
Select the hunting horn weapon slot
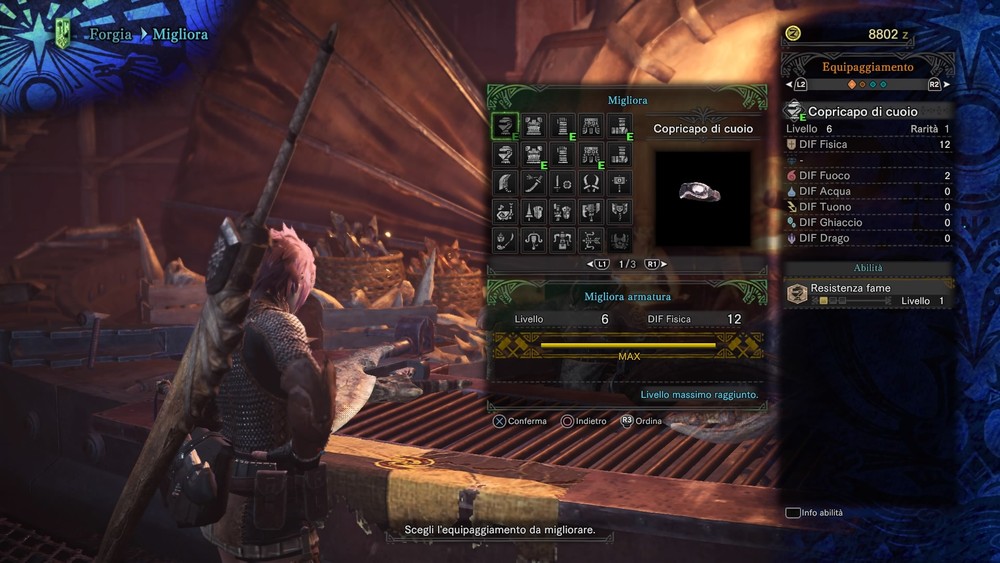(505, 212)
